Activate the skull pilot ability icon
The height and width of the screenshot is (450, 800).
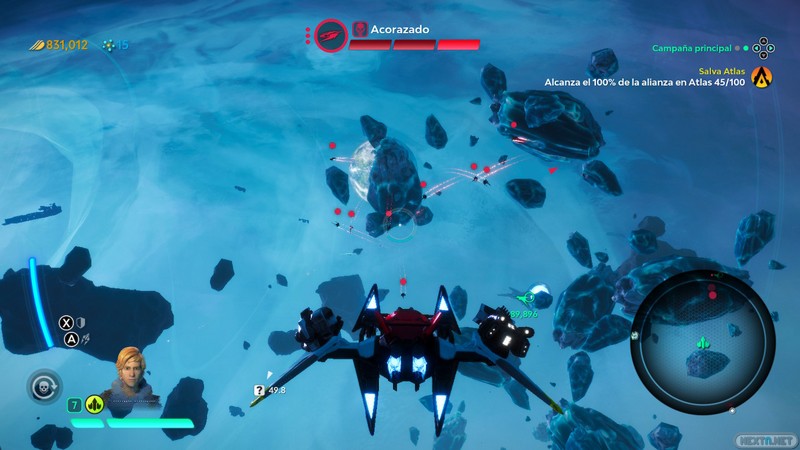(x=44, y=385)
